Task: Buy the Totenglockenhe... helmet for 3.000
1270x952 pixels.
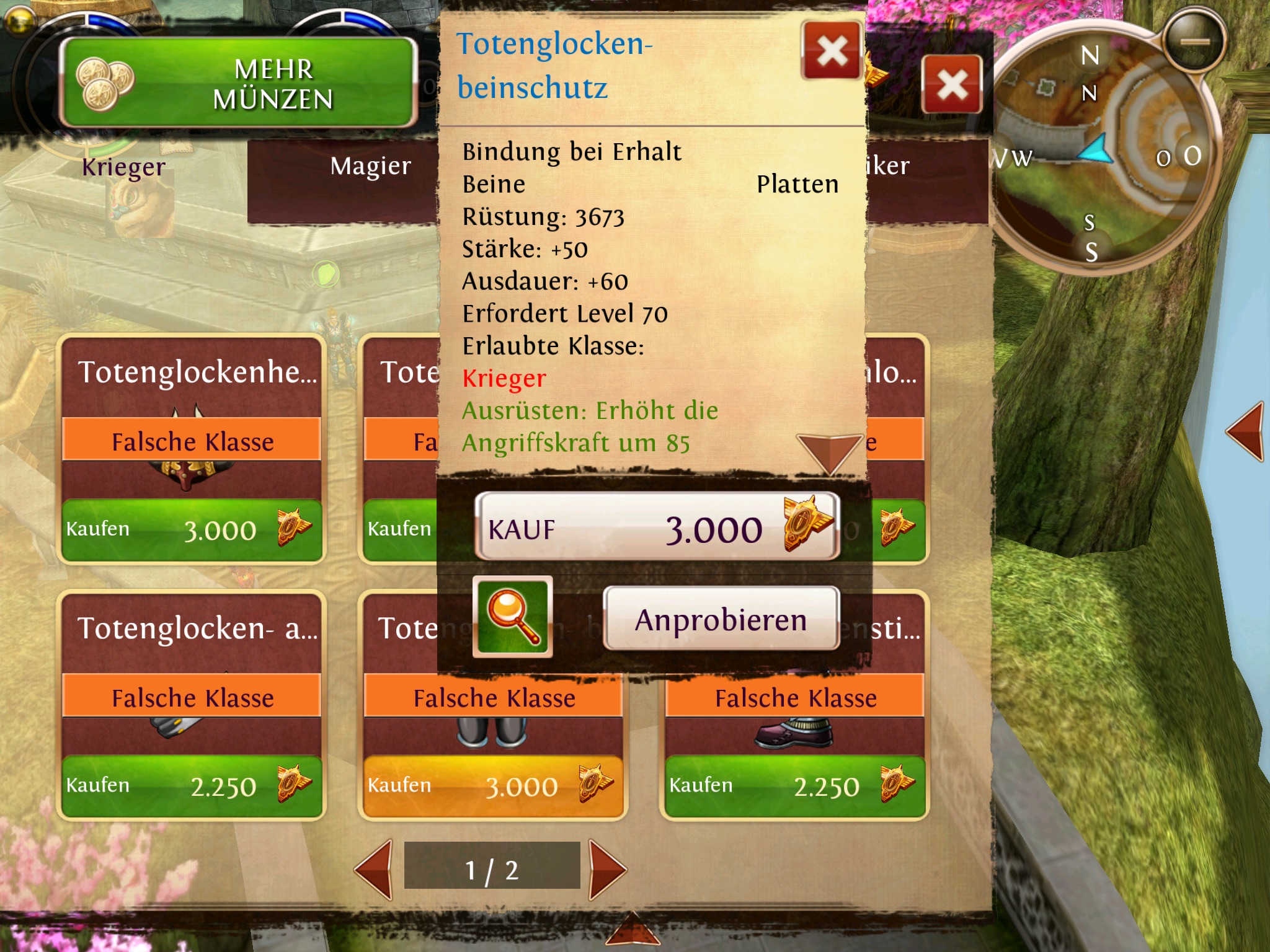Action: (192, 531)
